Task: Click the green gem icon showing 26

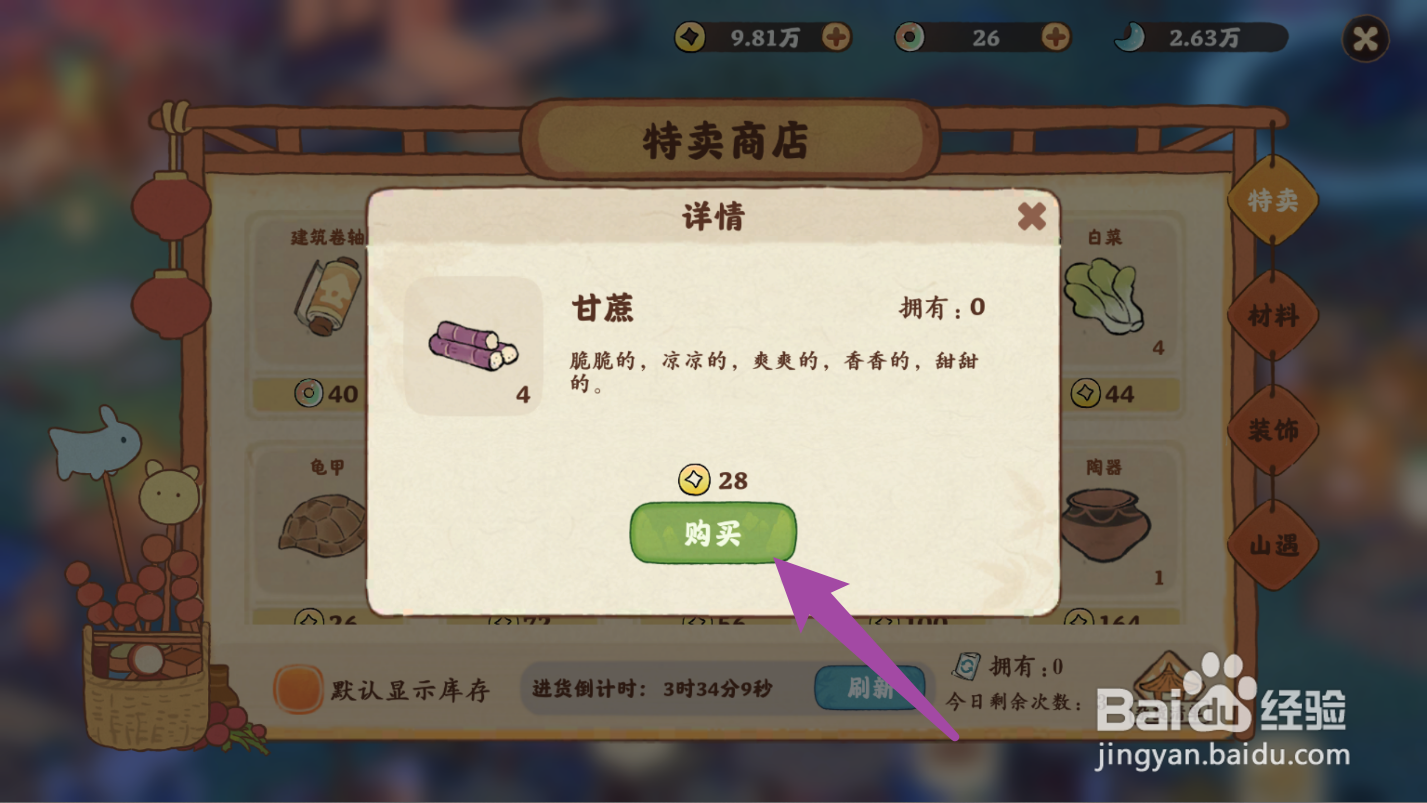Action: tap(910, 38)
